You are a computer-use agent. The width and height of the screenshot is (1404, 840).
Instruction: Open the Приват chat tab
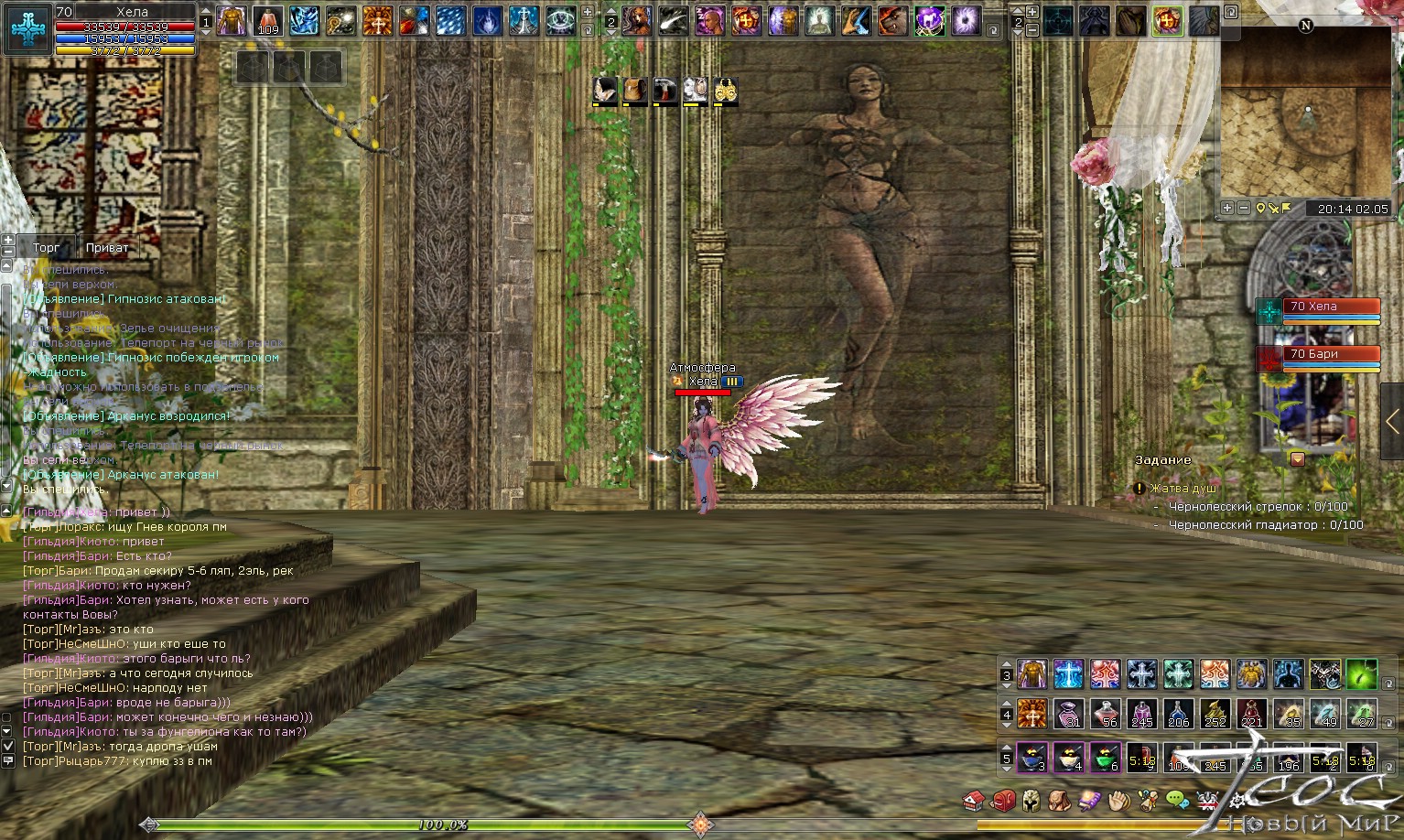coord(107,247)
